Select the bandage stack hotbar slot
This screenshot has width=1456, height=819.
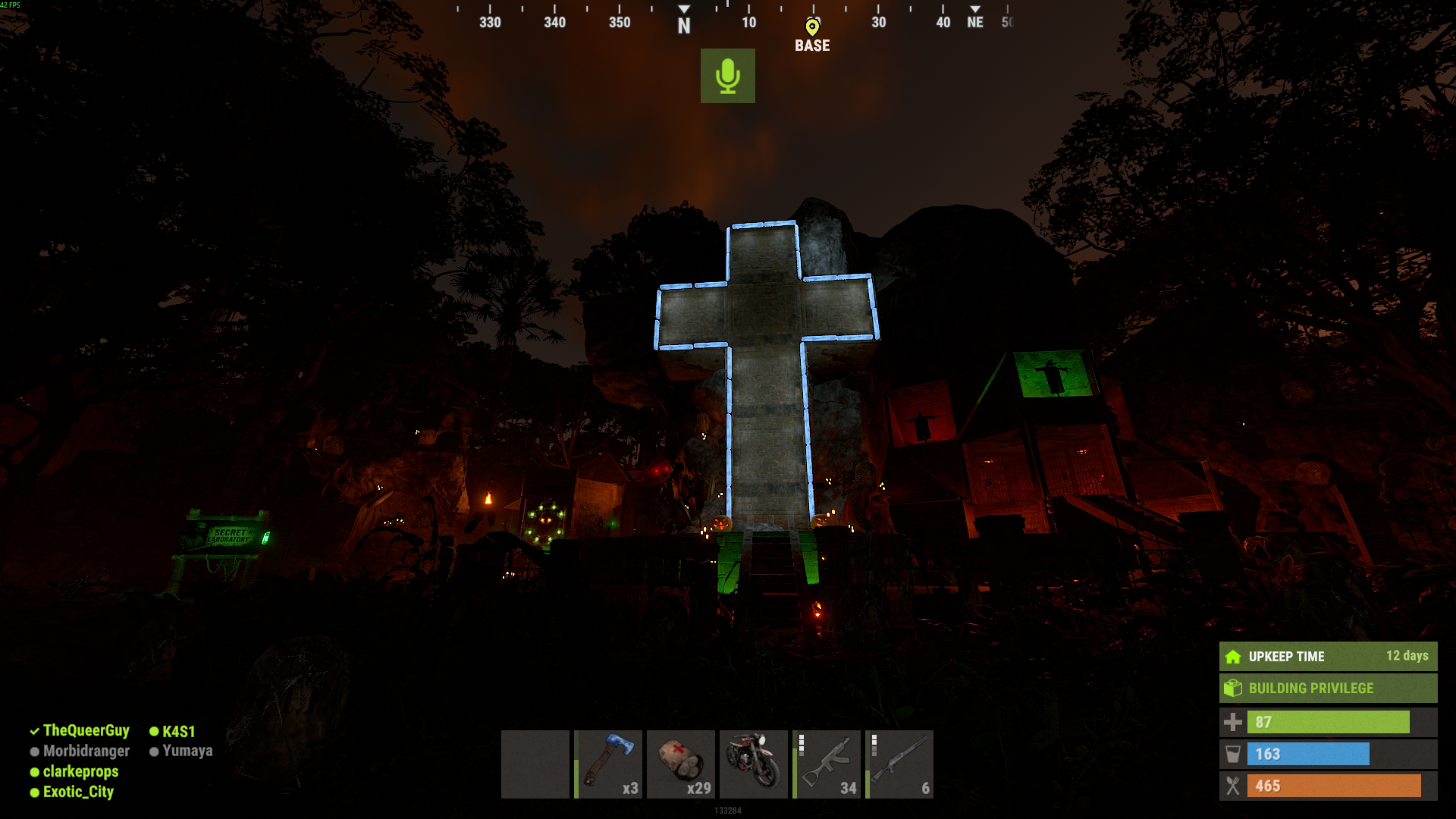pyautogui.click(x=681, y=764)
